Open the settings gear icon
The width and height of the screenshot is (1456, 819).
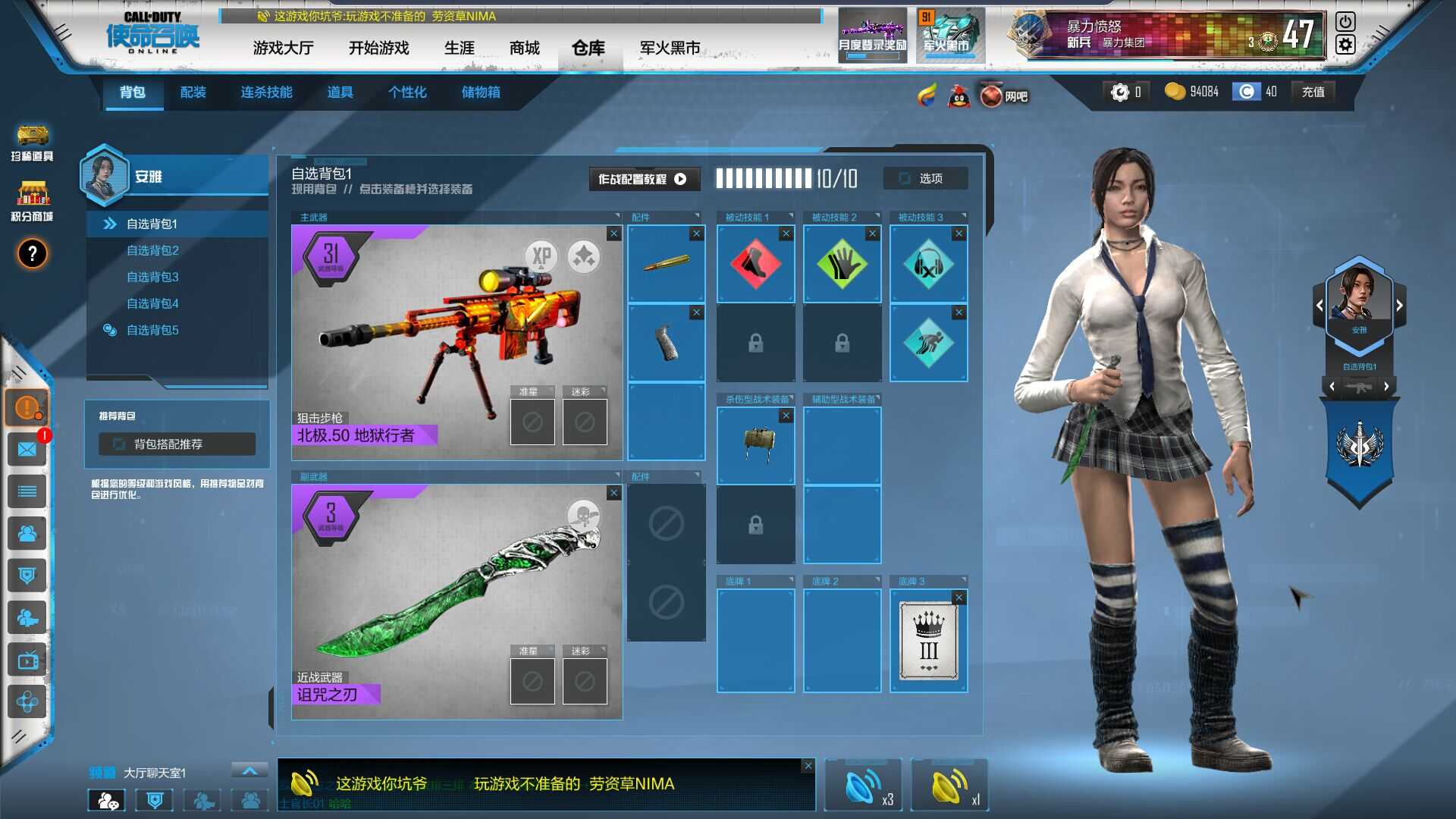click(1345, 45)
